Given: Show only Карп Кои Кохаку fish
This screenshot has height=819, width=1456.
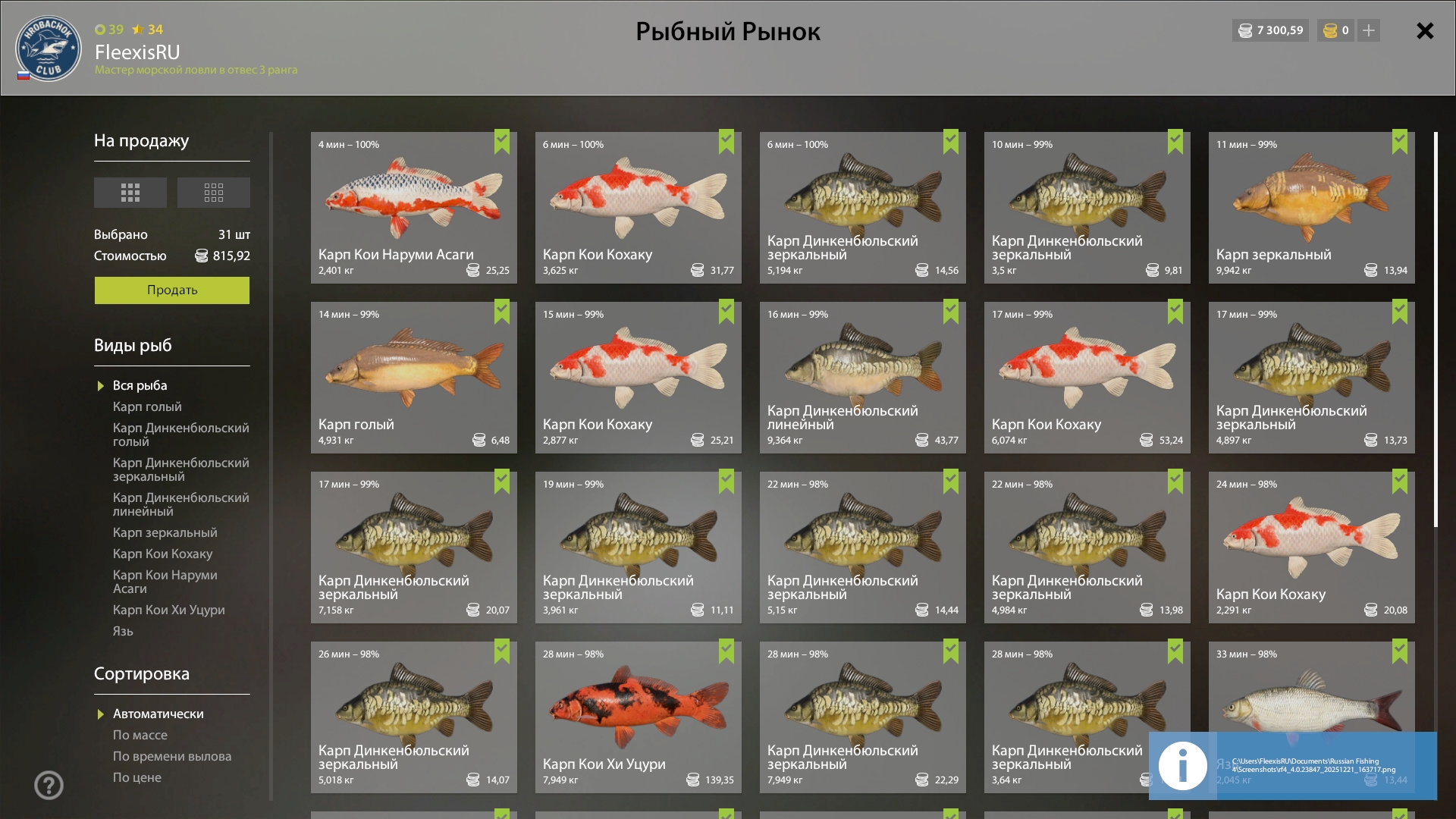Looking at the screenshot, I should 162,554.
